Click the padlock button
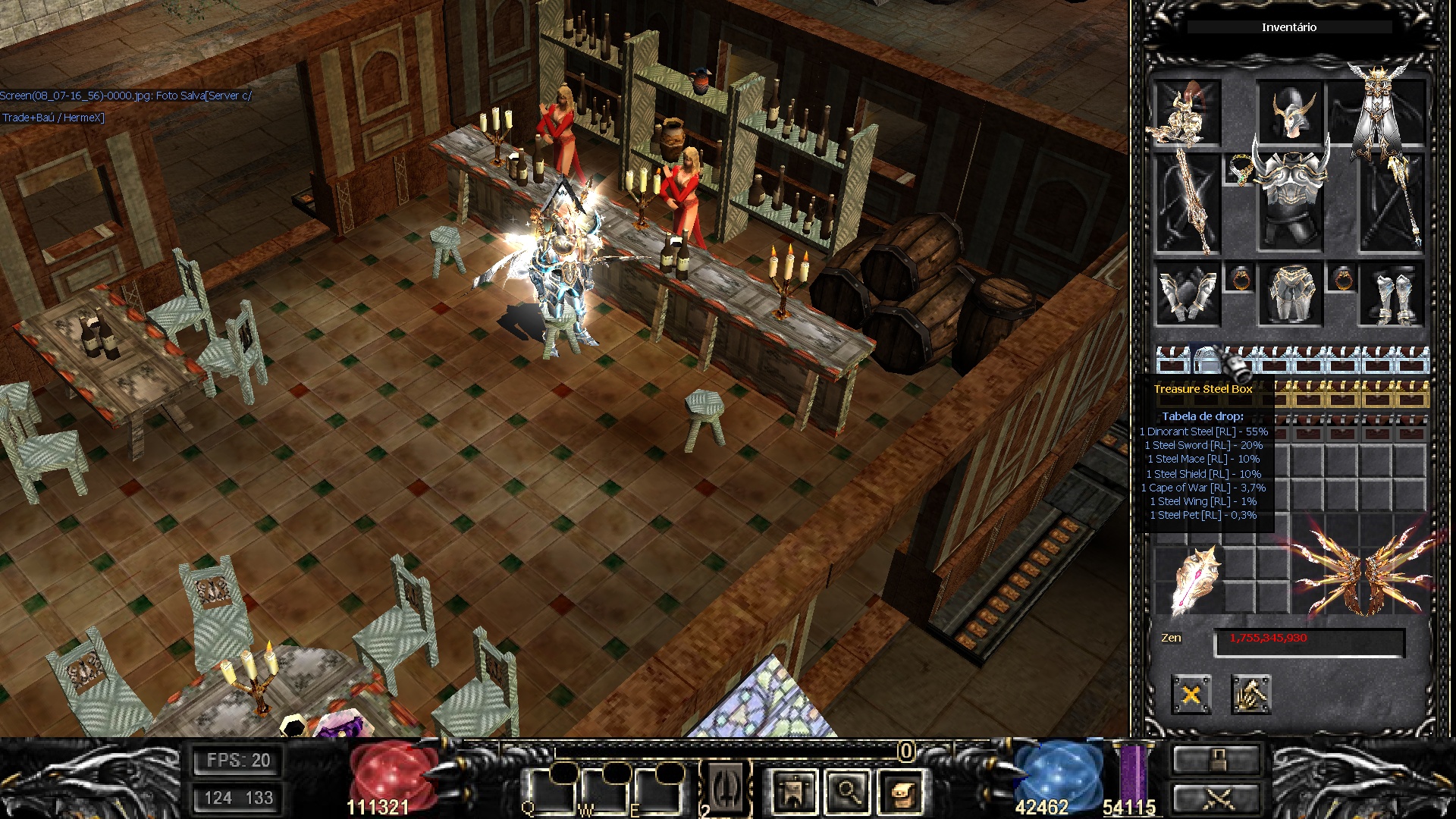The height and width of the screenshot is (819, 1456). click(1216, 759)
